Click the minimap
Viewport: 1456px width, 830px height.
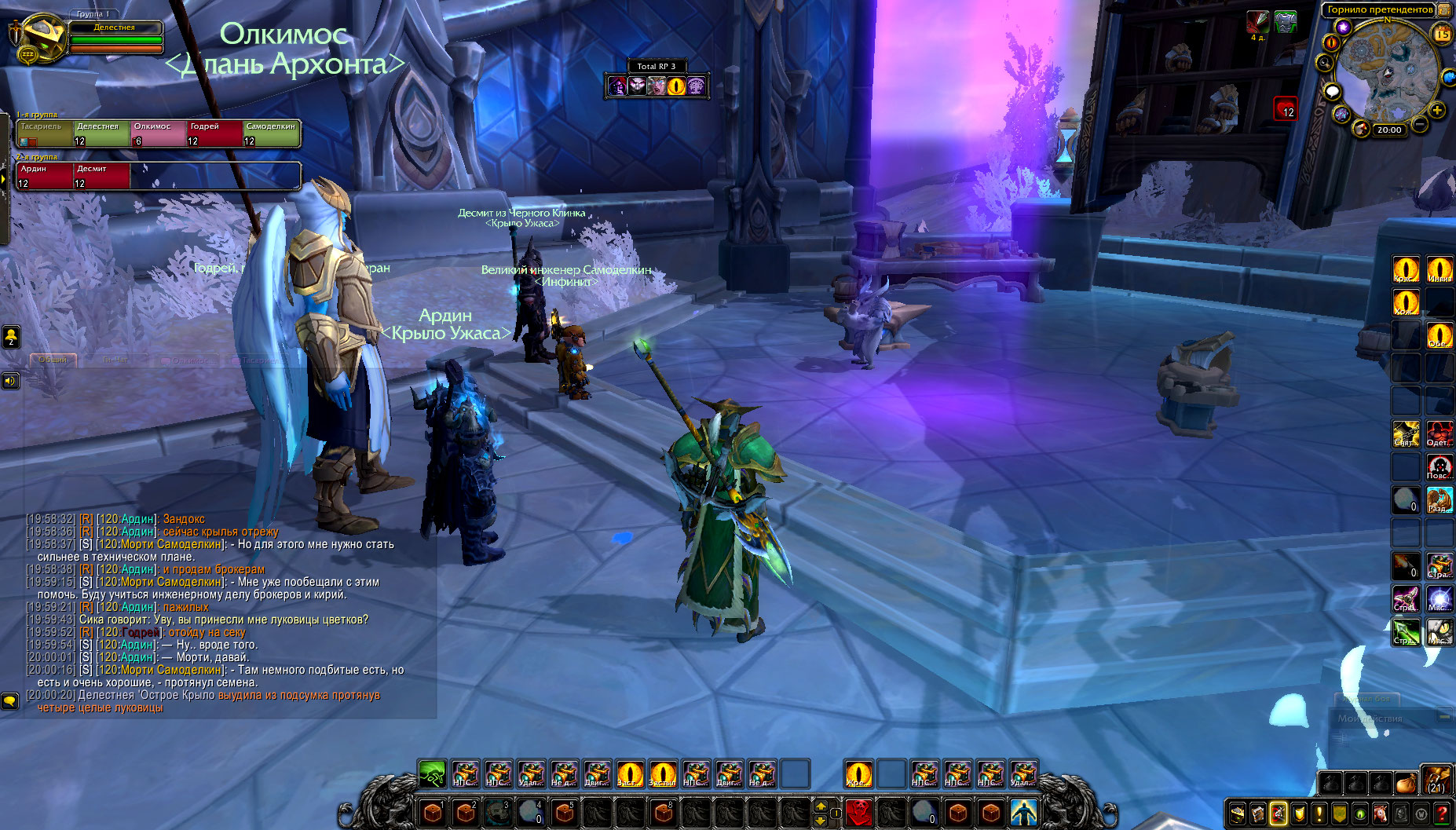click(x=1386, y=69)
